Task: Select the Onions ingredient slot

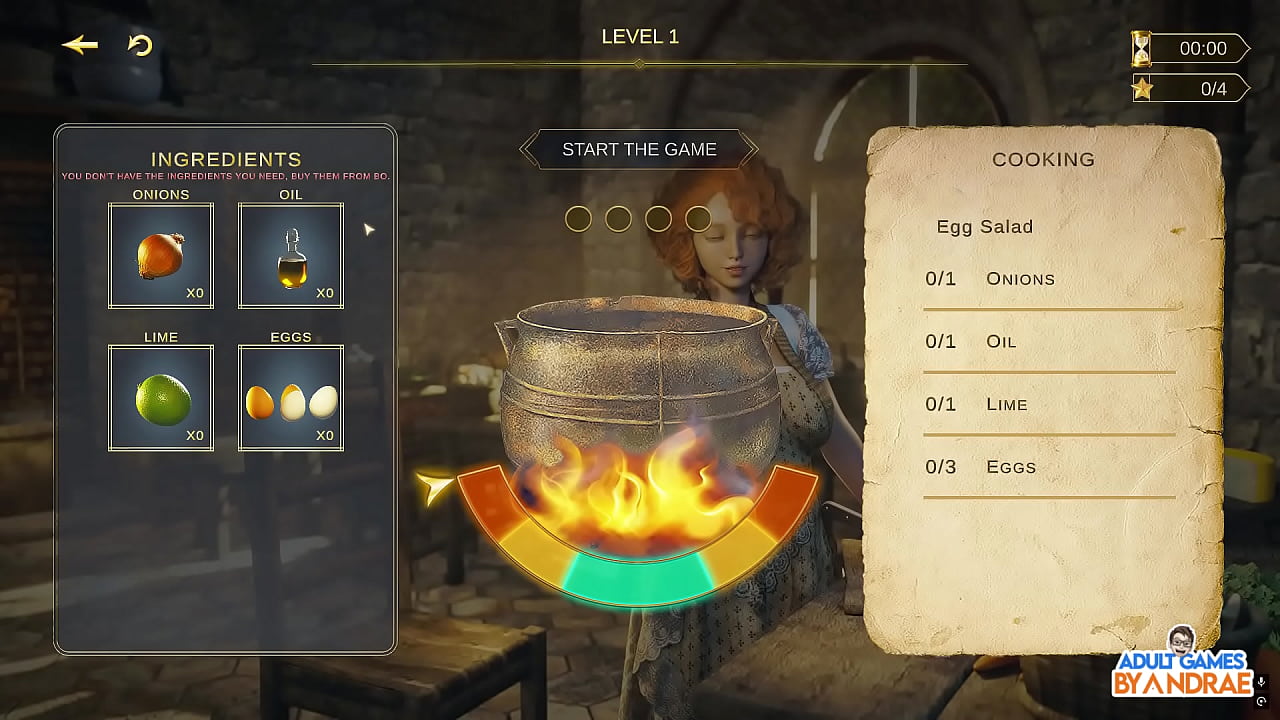Action: pos(161,256)
